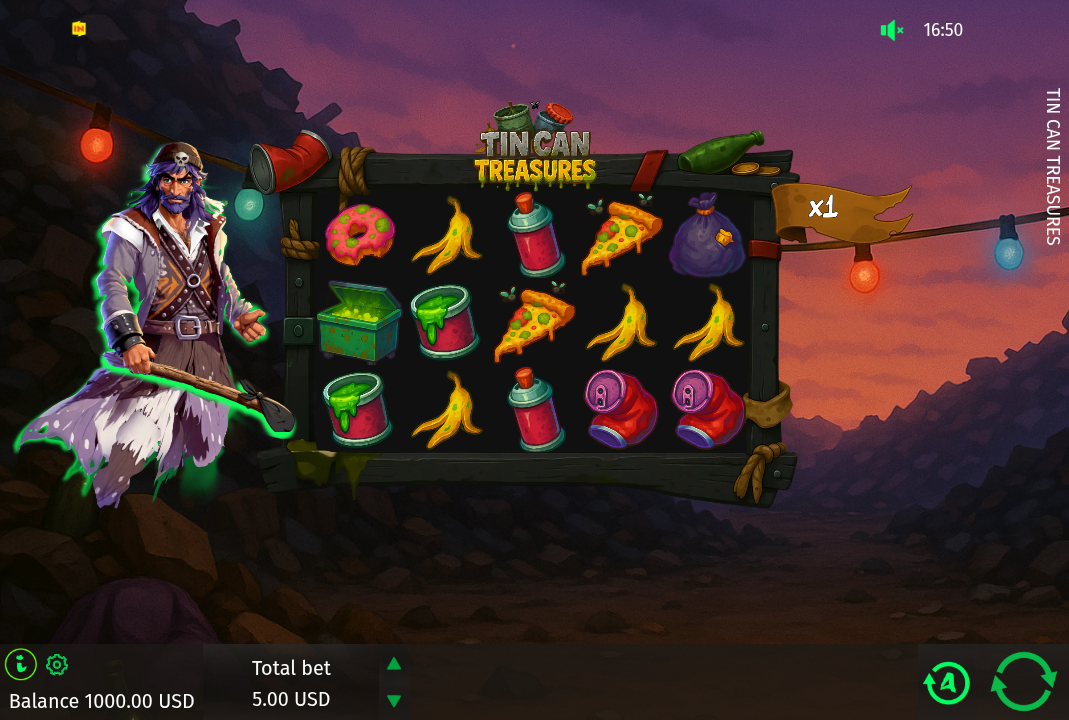Spin the reels with the green spin button
This screenshot has height=720, width=1069.
tap(1023, 682)
